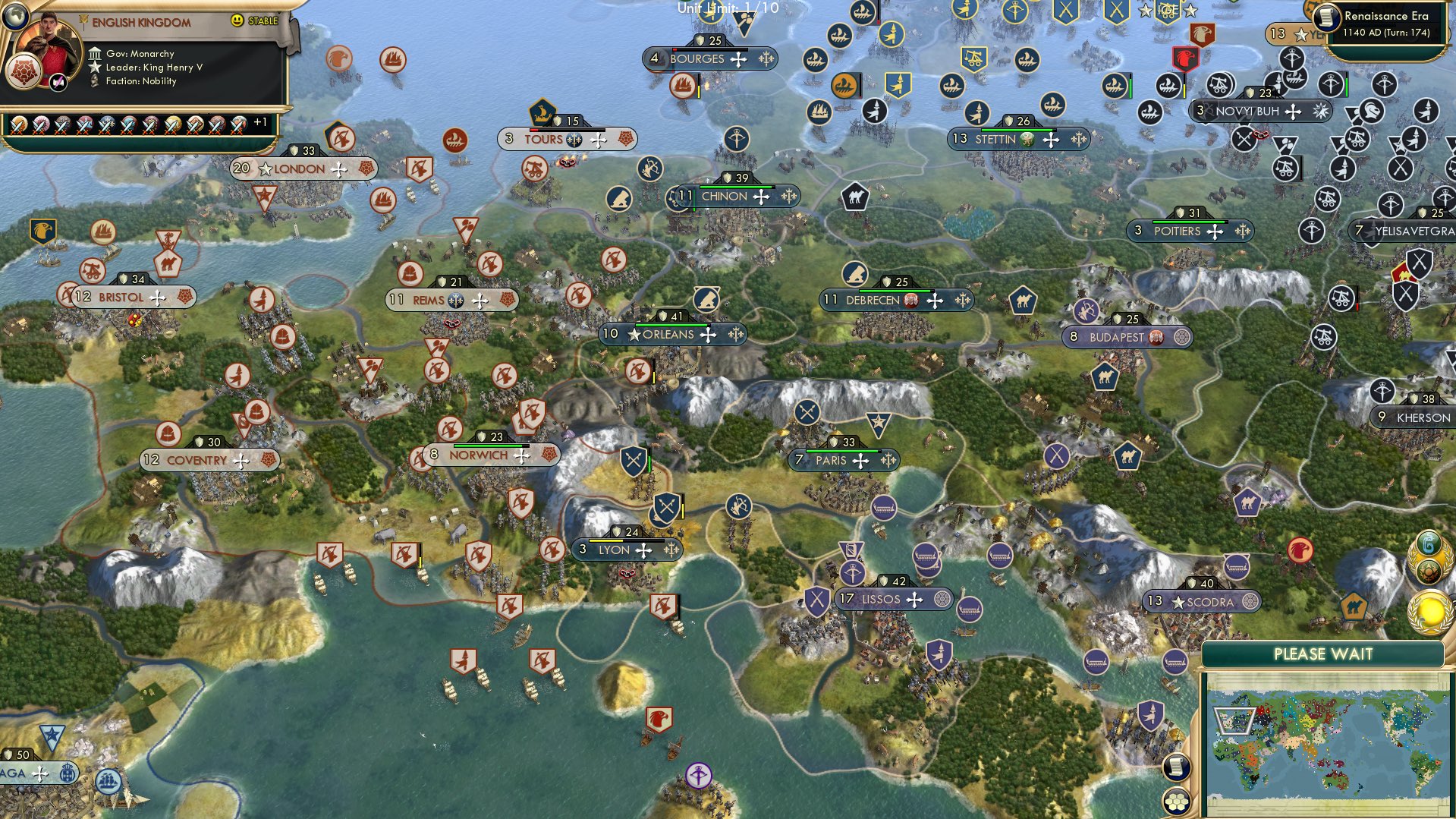Open London's city banner
Viewport: 1456px width, 819px height.
302,169
